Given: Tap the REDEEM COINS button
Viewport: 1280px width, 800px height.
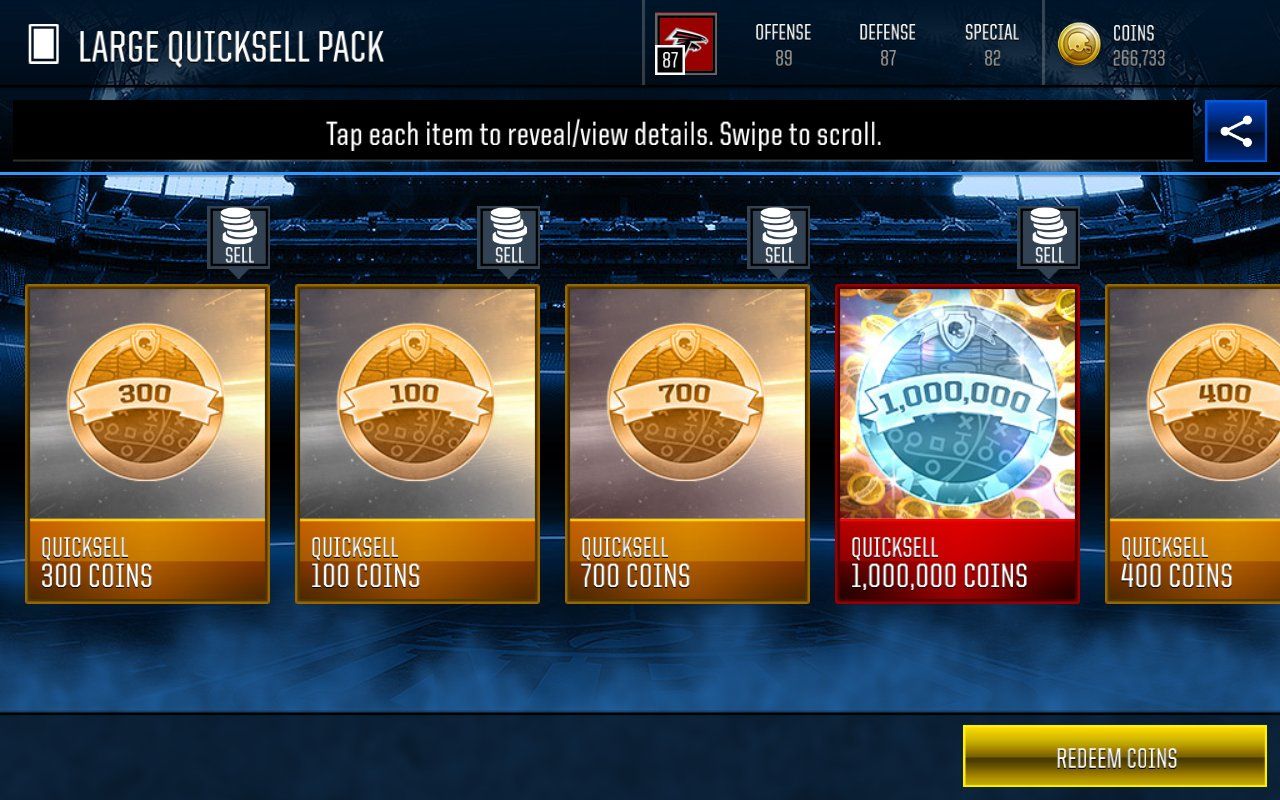Looking at the screenshot, I should coord(1115,758).
